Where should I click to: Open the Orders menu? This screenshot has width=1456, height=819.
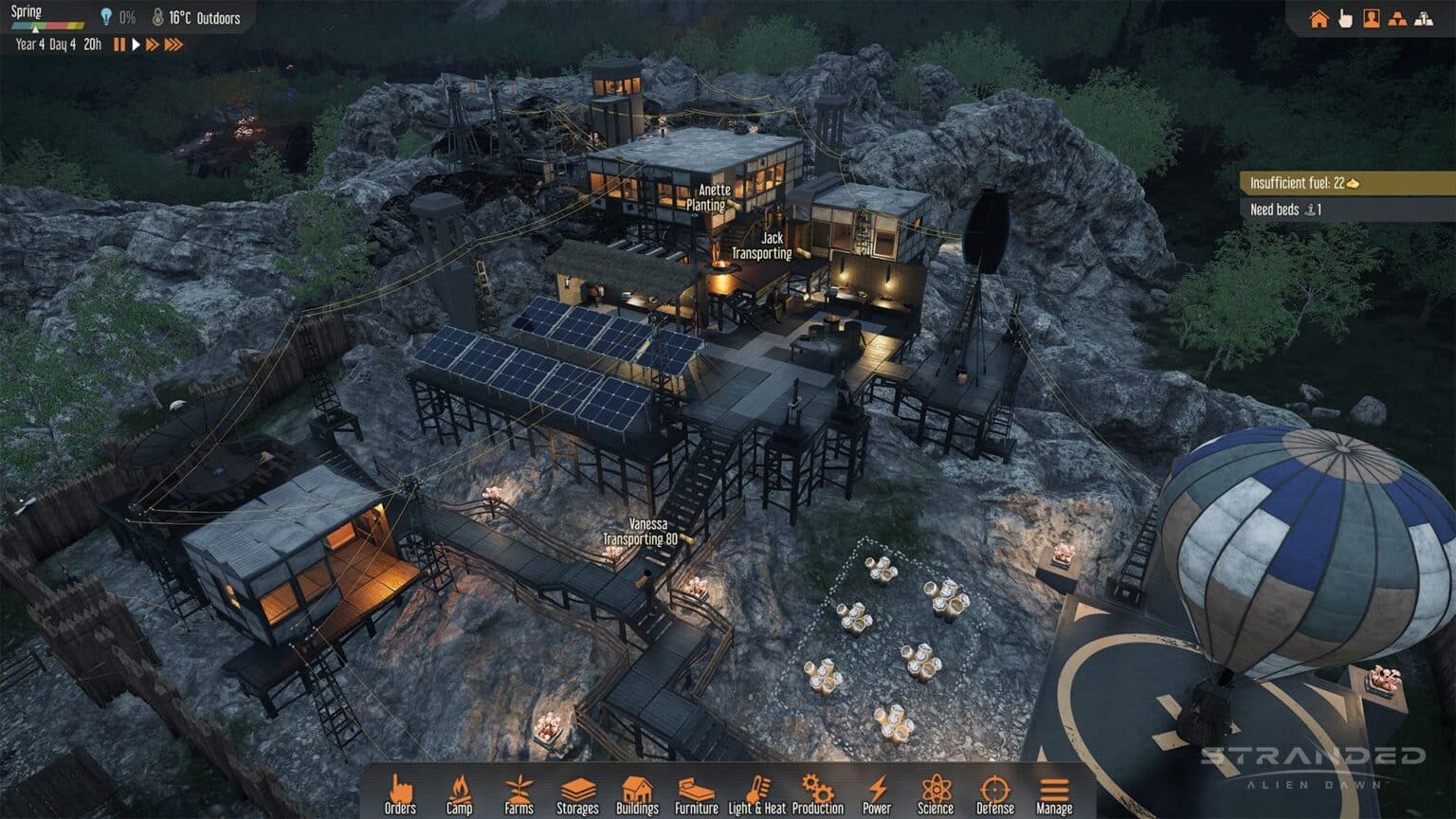click(400, 794)
